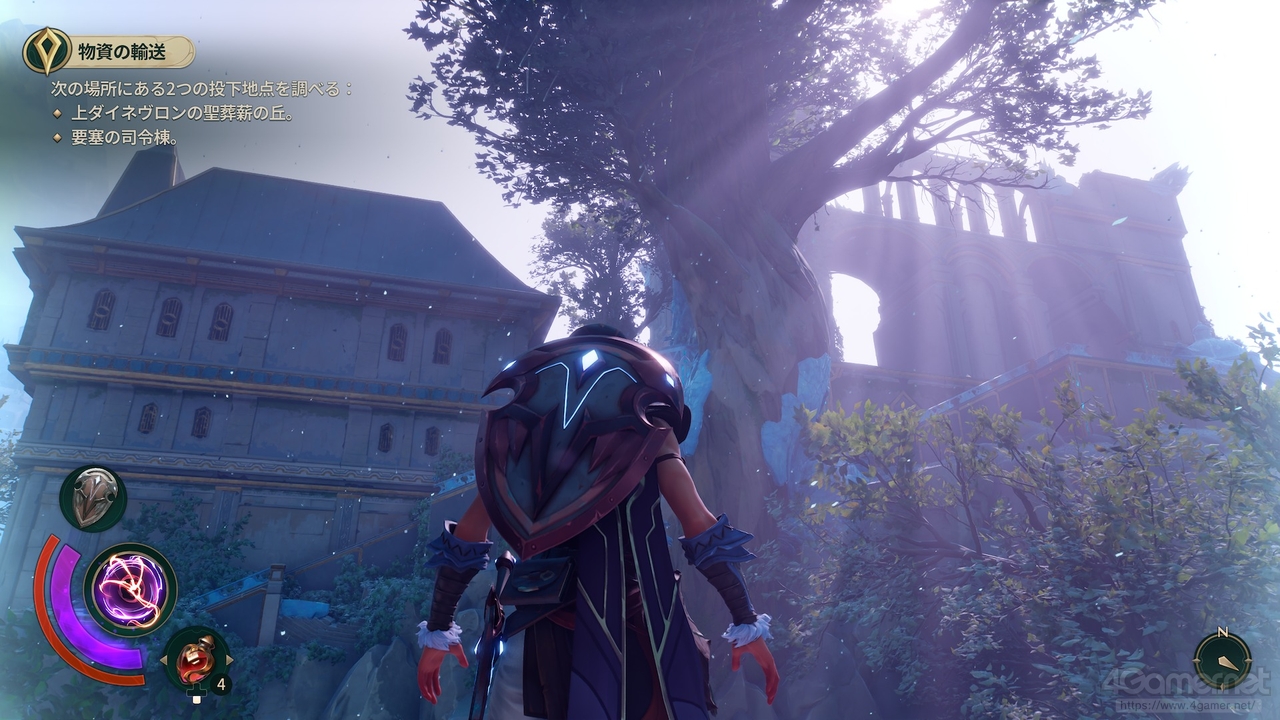Click the compass in the corner
The image size is (1280, 720).
(1222, 660)
